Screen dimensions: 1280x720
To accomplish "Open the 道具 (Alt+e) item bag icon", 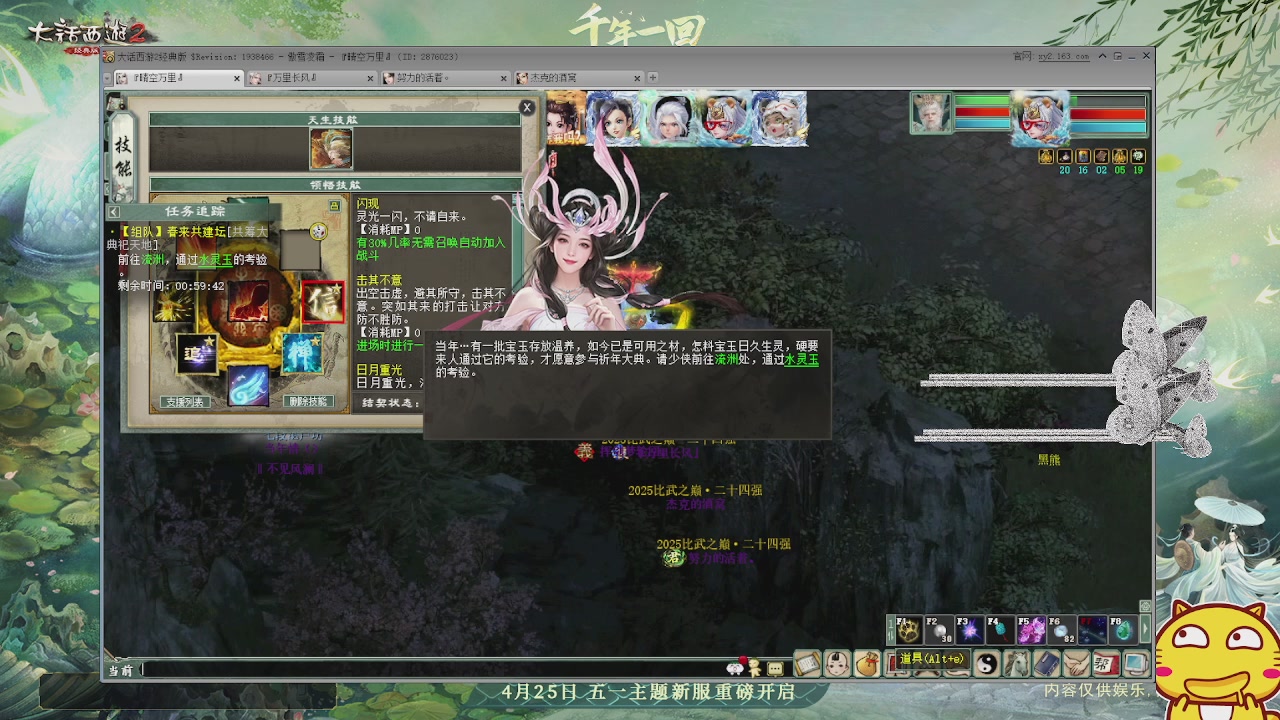I will (866, 665).
